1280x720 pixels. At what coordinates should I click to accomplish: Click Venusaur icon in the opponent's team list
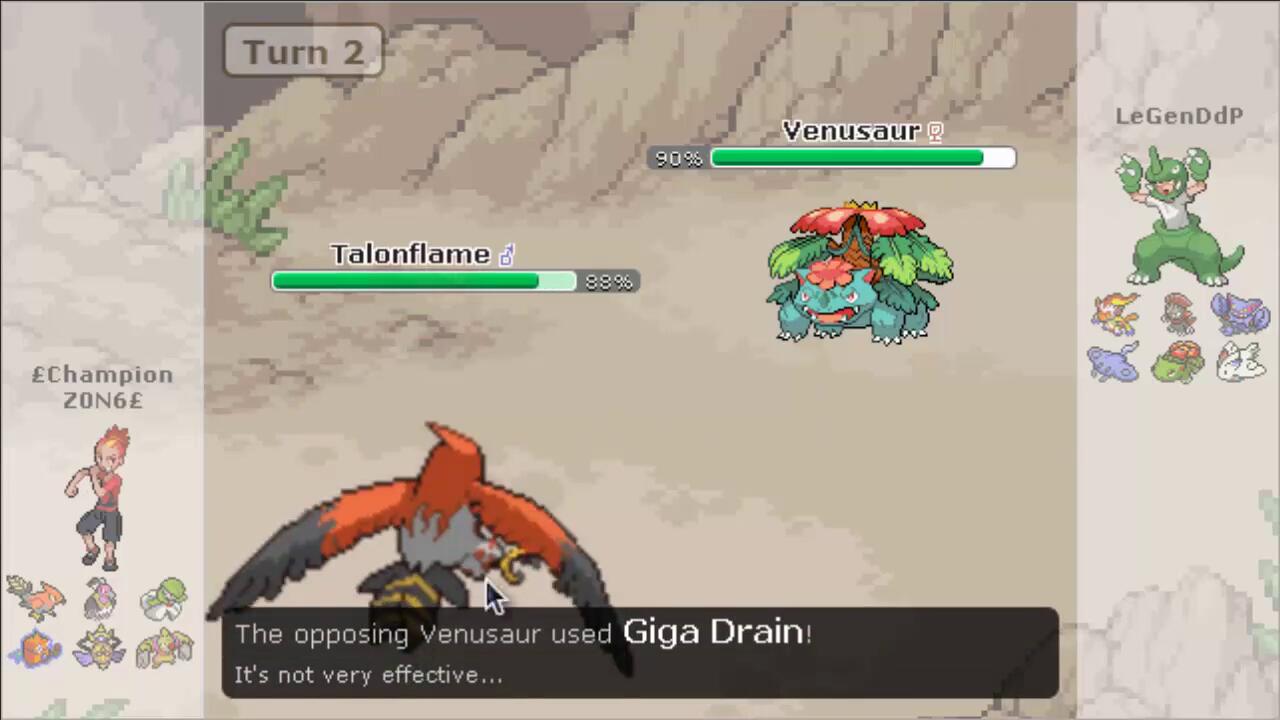click(x=1179, y=364)
